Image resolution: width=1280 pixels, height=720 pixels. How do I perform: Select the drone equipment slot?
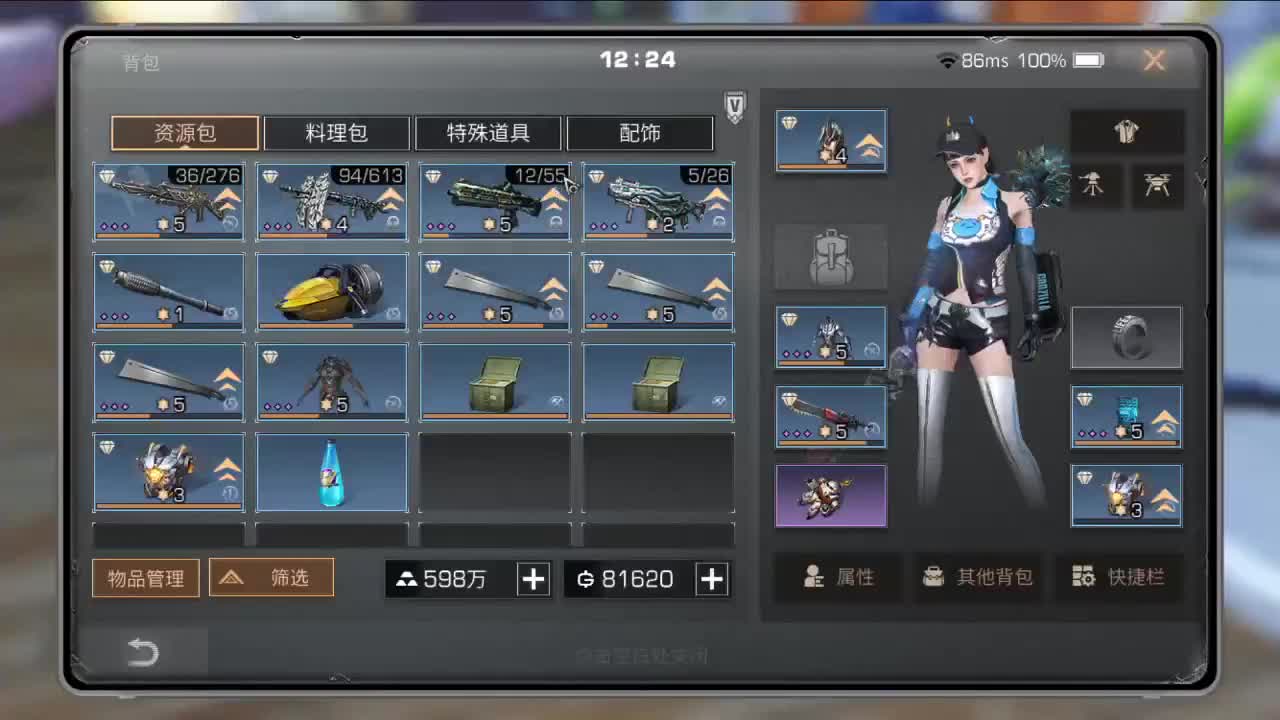tap(1156, 186)
